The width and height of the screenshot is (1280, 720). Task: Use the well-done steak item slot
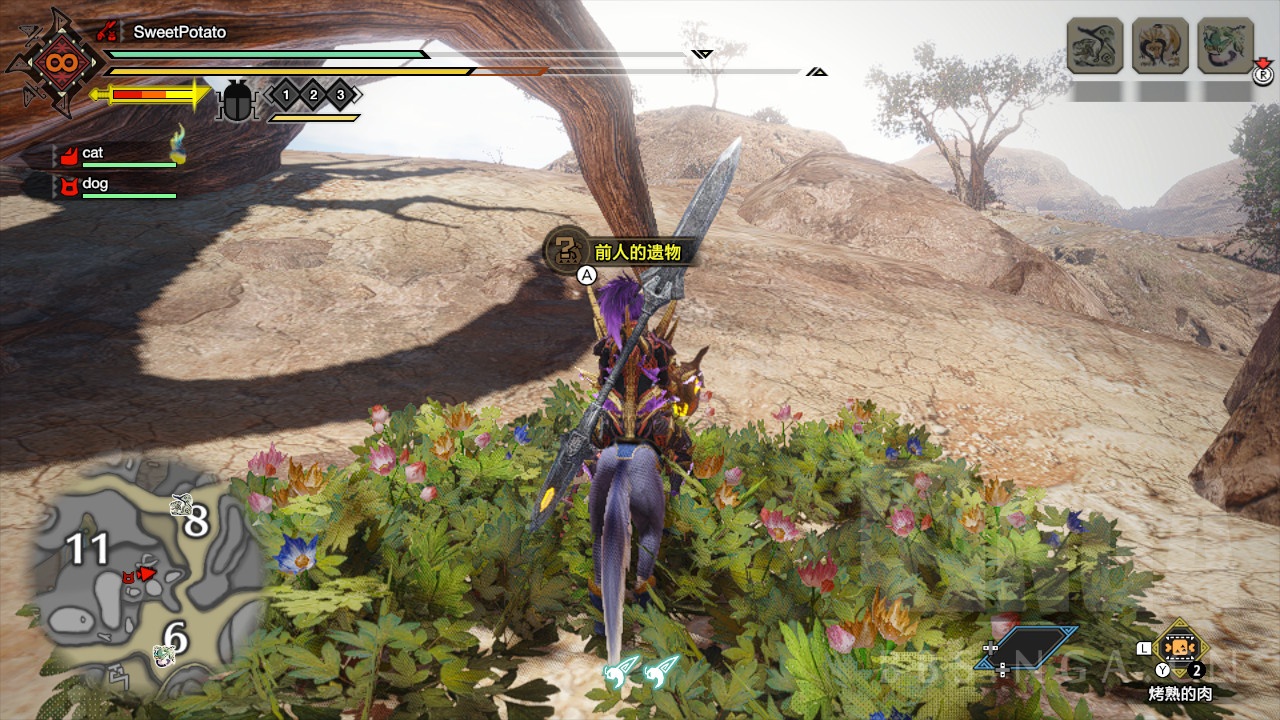point(1181,647)
